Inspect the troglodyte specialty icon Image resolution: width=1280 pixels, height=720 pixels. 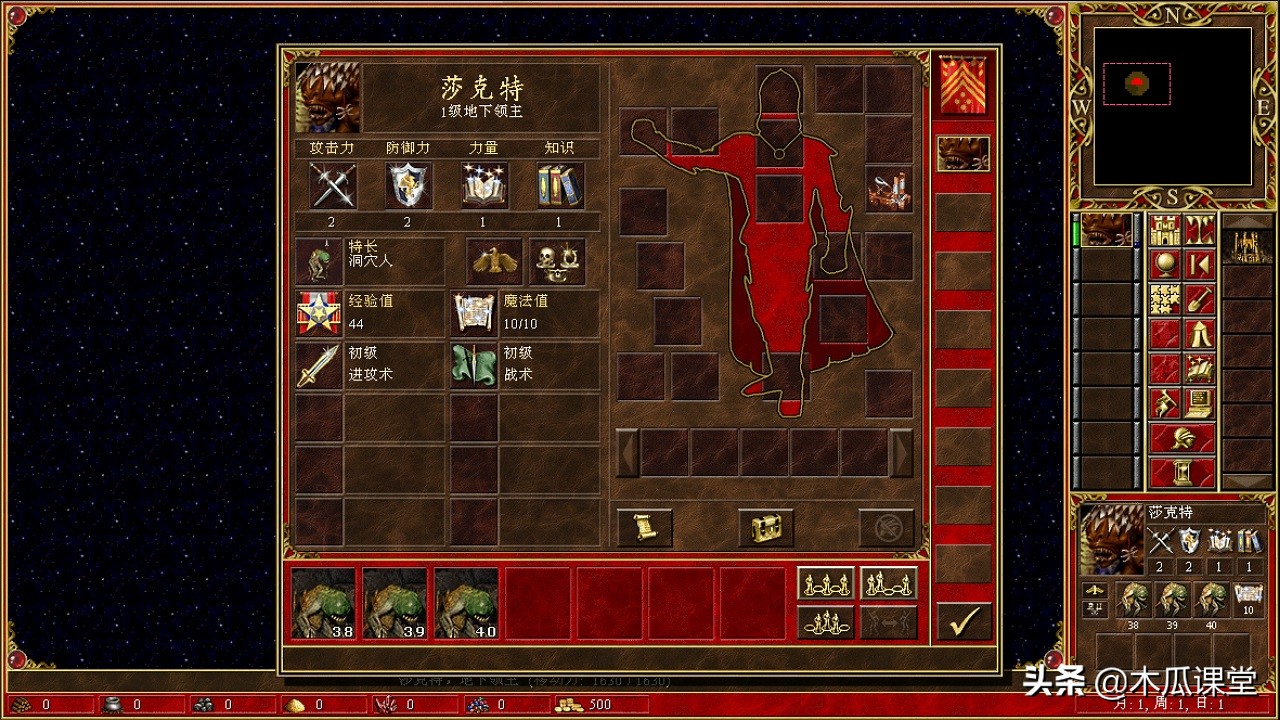point(319,262)
